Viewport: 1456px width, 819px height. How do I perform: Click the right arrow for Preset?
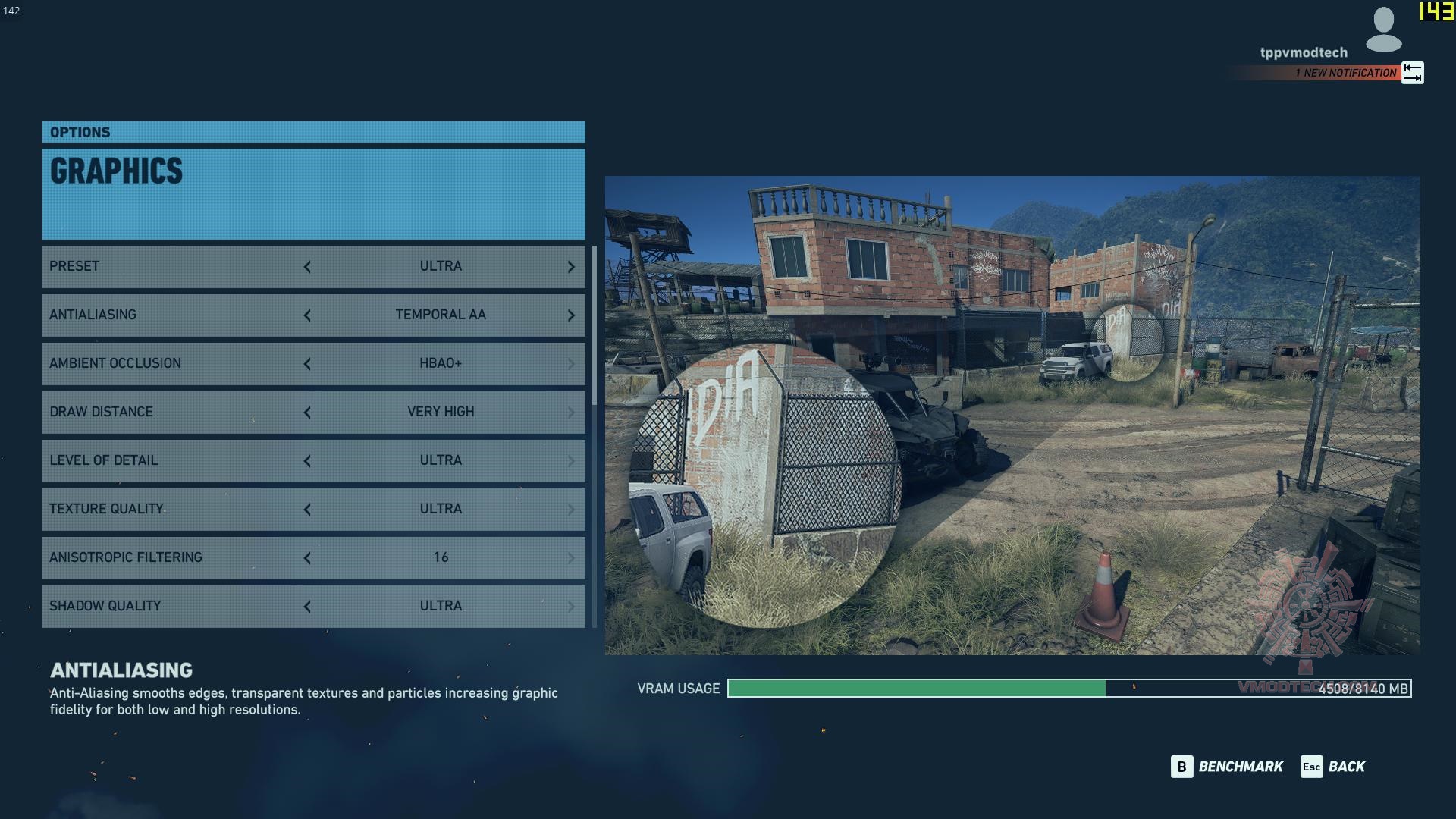(571, 267)
